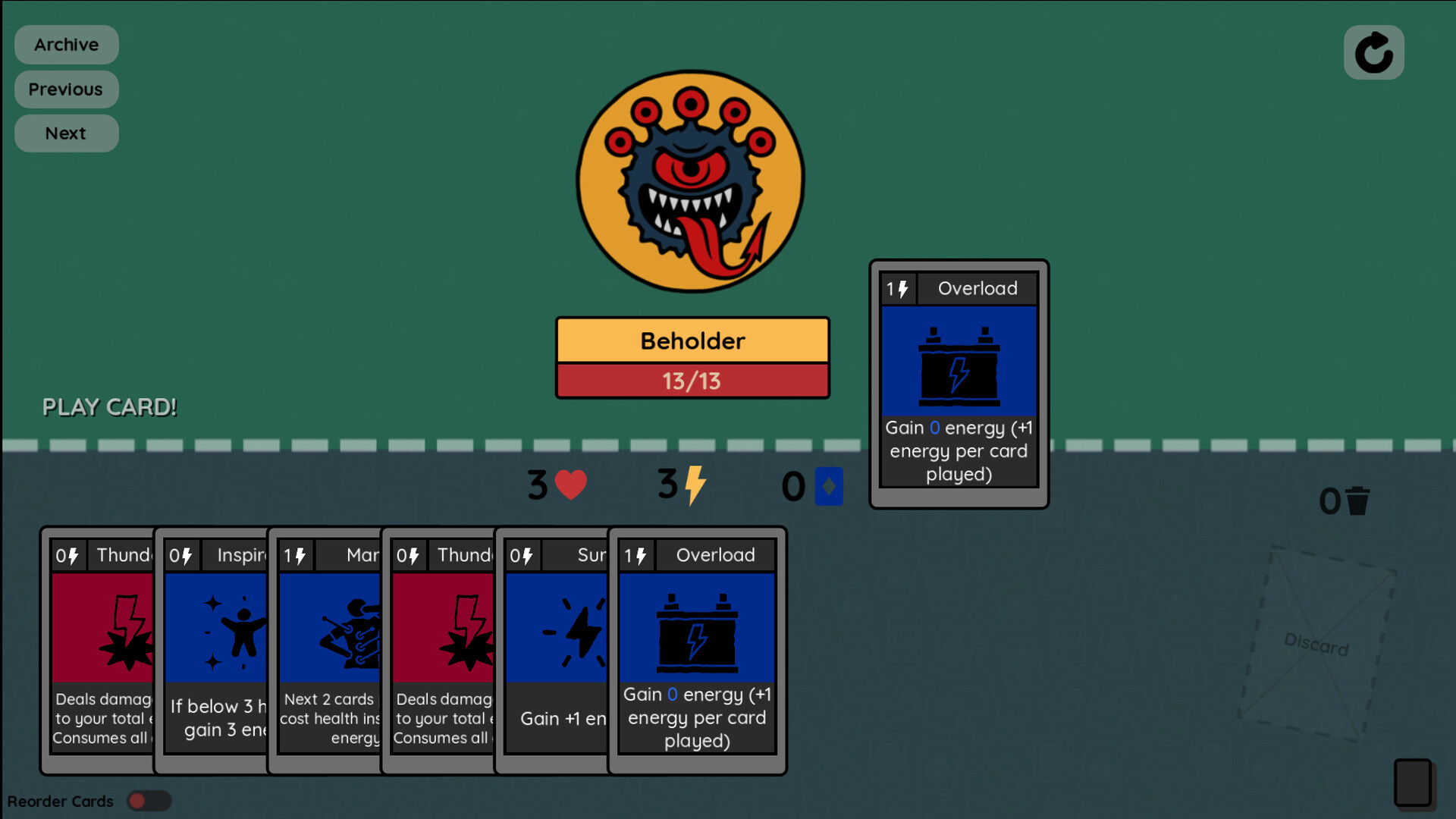The image size is (1456, 819).
Task: Open the Archive panel
Action: click(66, 44)
